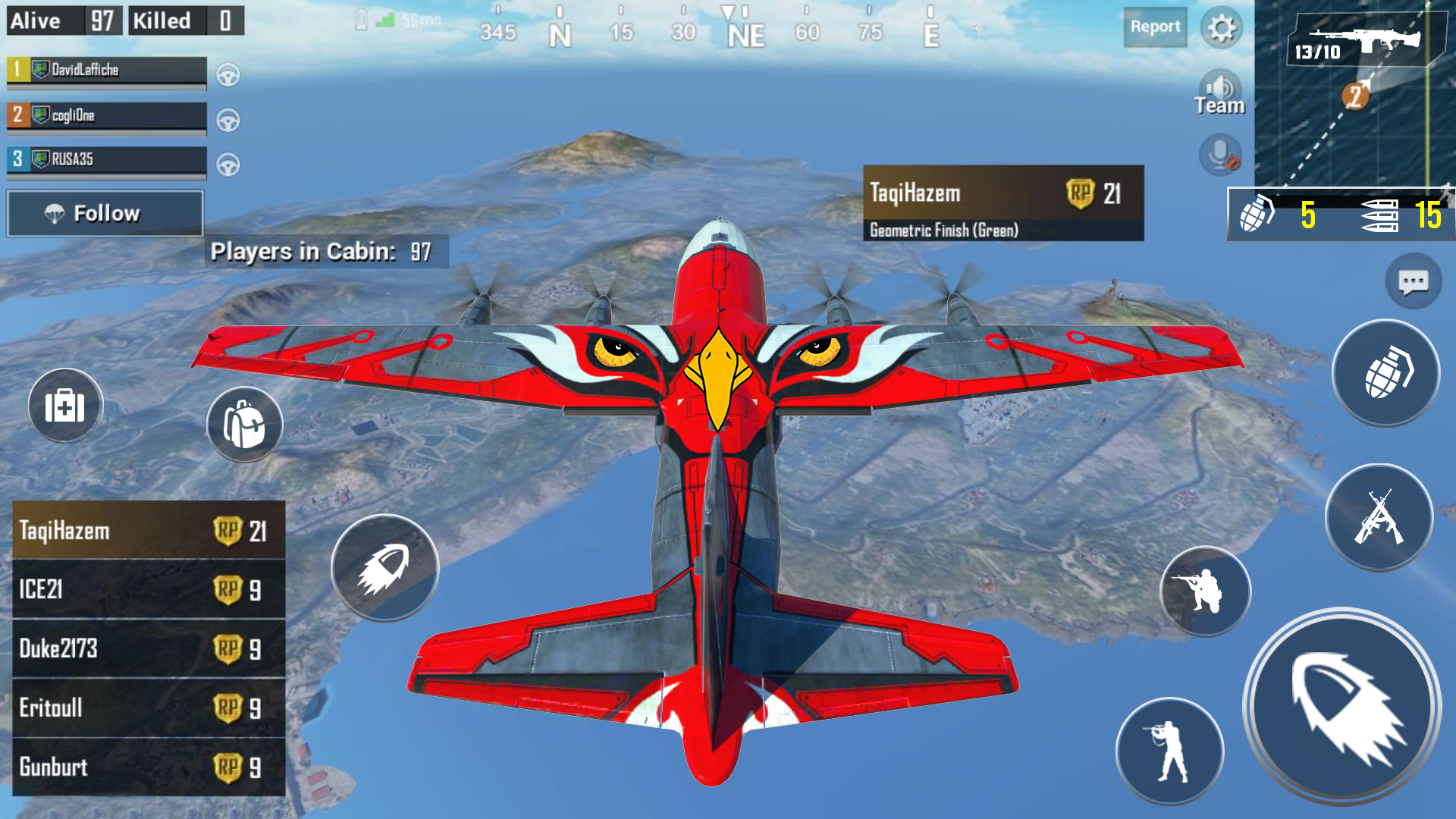Open the medkit healing button
The width and height of the screenshot is (1456, 819).
[65, 406]
